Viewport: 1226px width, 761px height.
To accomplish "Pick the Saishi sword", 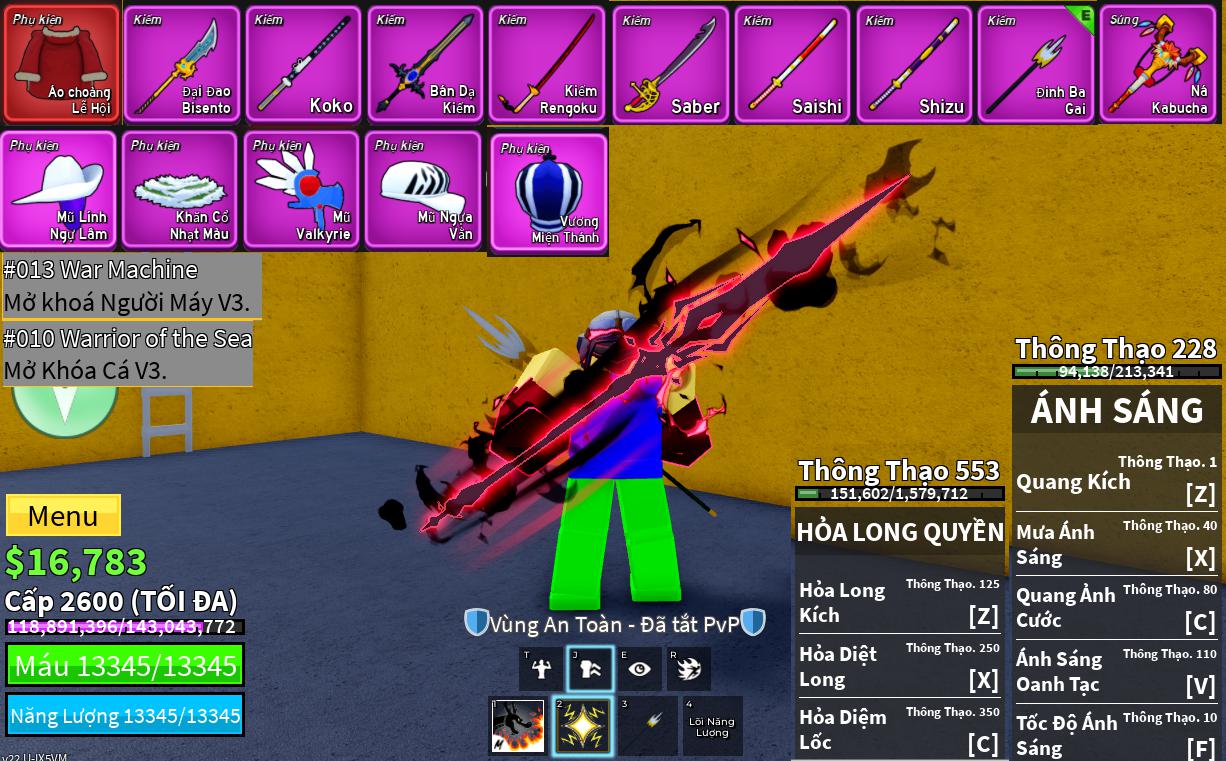I will point(792,64).
